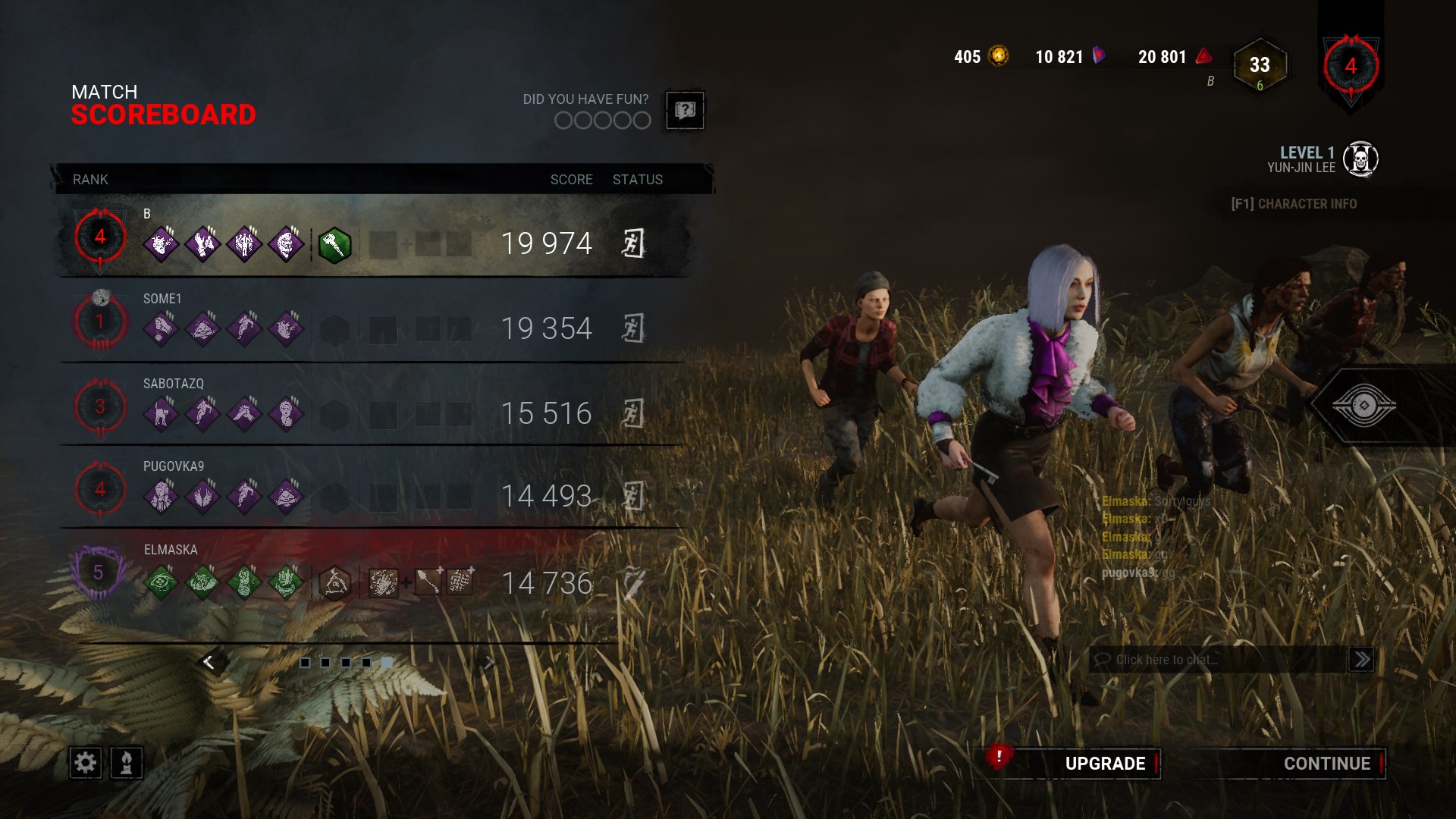Screen dimensions: 1456x819
Task: Select the first fun rating circle
Action: [563, 120]
